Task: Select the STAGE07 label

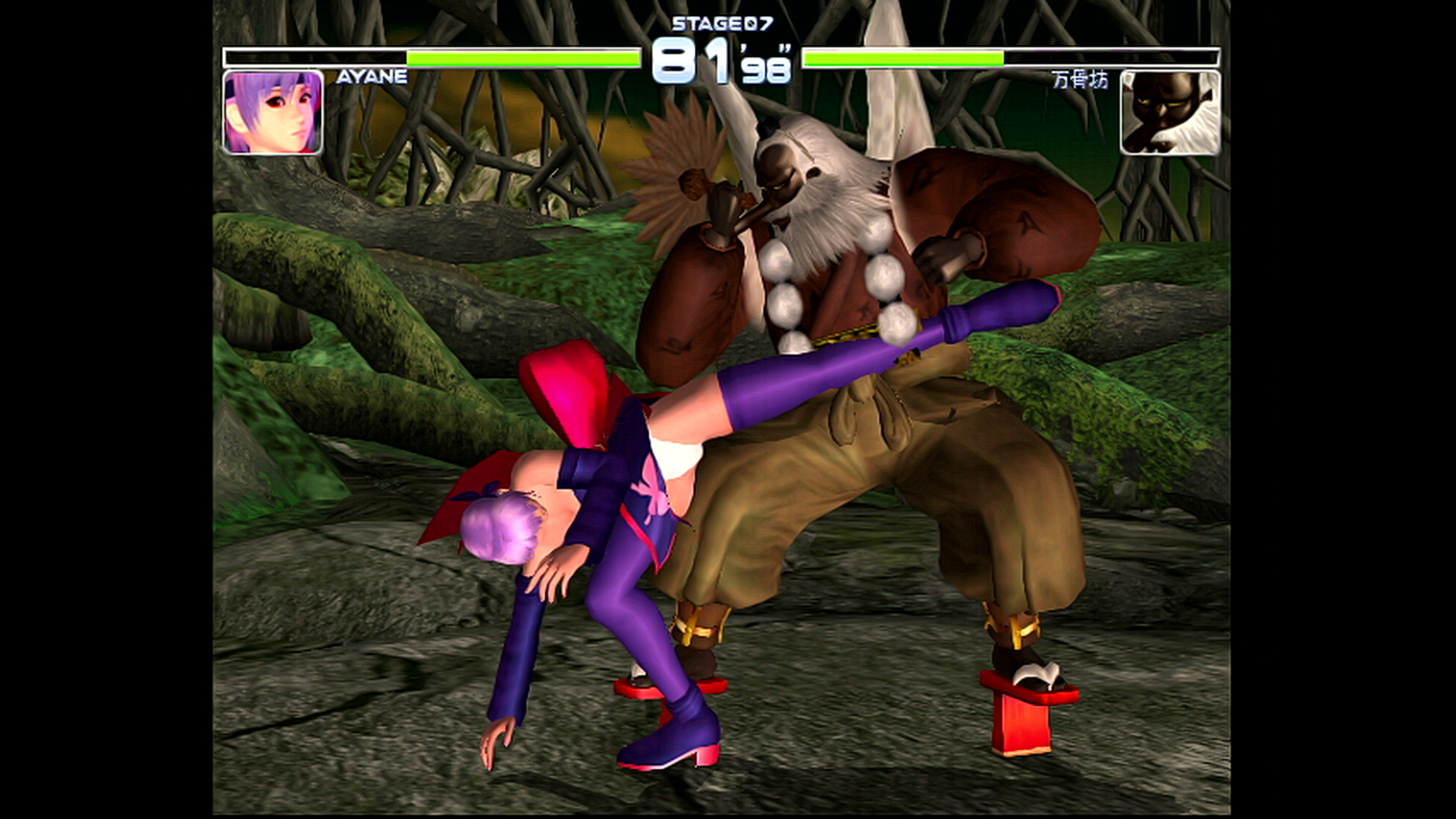Action: [722, 23]
